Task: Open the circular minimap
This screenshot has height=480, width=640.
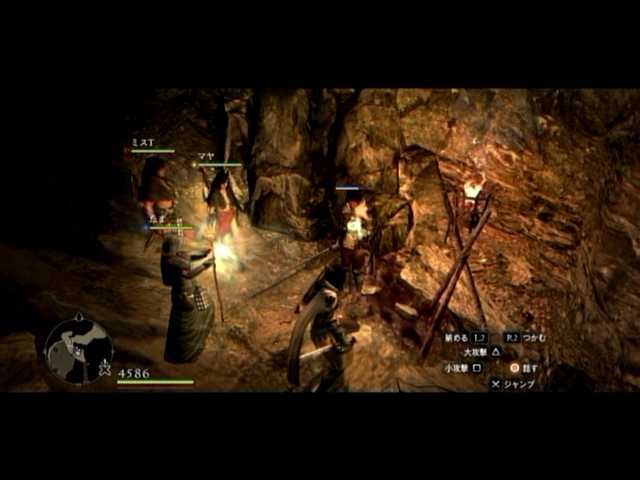Action: coord(78,350)
